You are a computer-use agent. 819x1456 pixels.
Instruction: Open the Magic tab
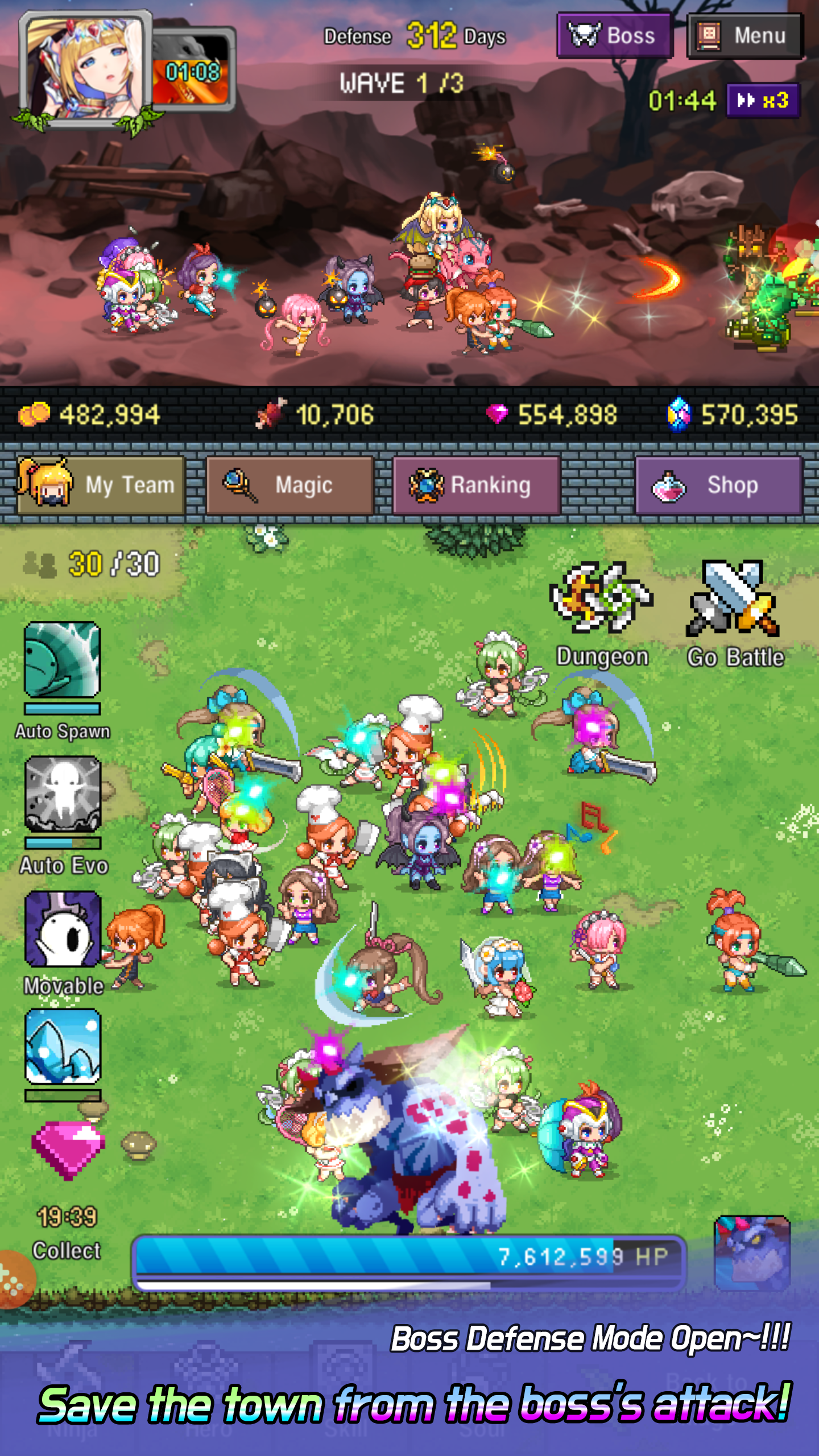pos(289,485)
